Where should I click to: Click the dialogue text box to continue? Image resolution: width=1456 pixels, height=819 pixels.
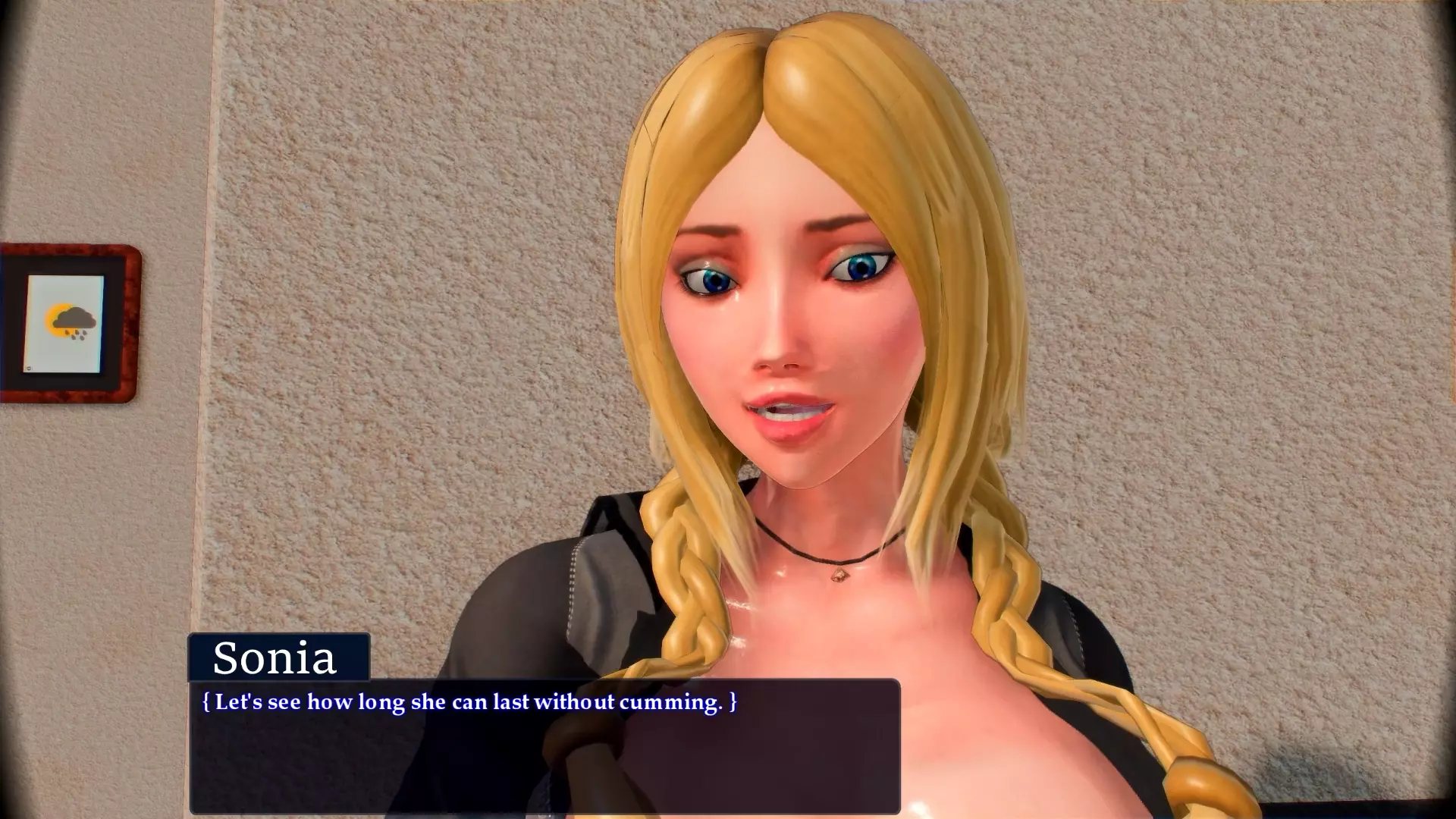[x=544, y=747]
